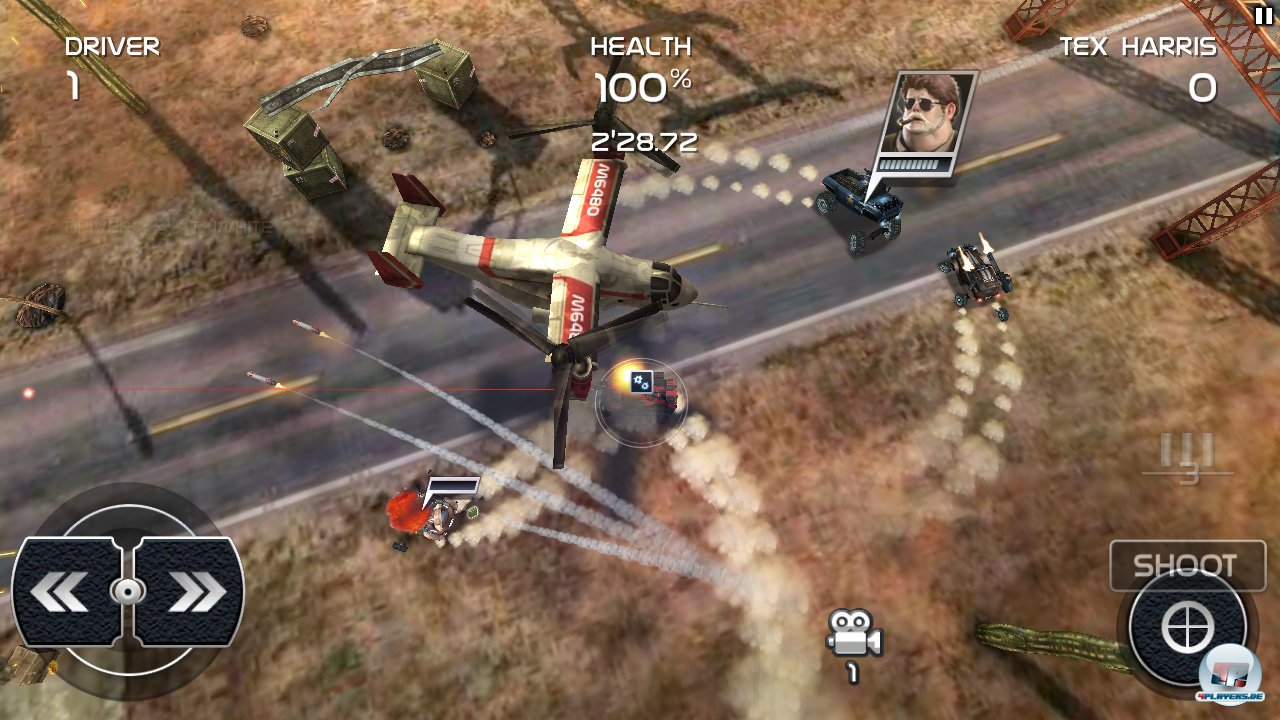Fire weapons with the crosshair SHOOT button

click(x=1187, y=627)
